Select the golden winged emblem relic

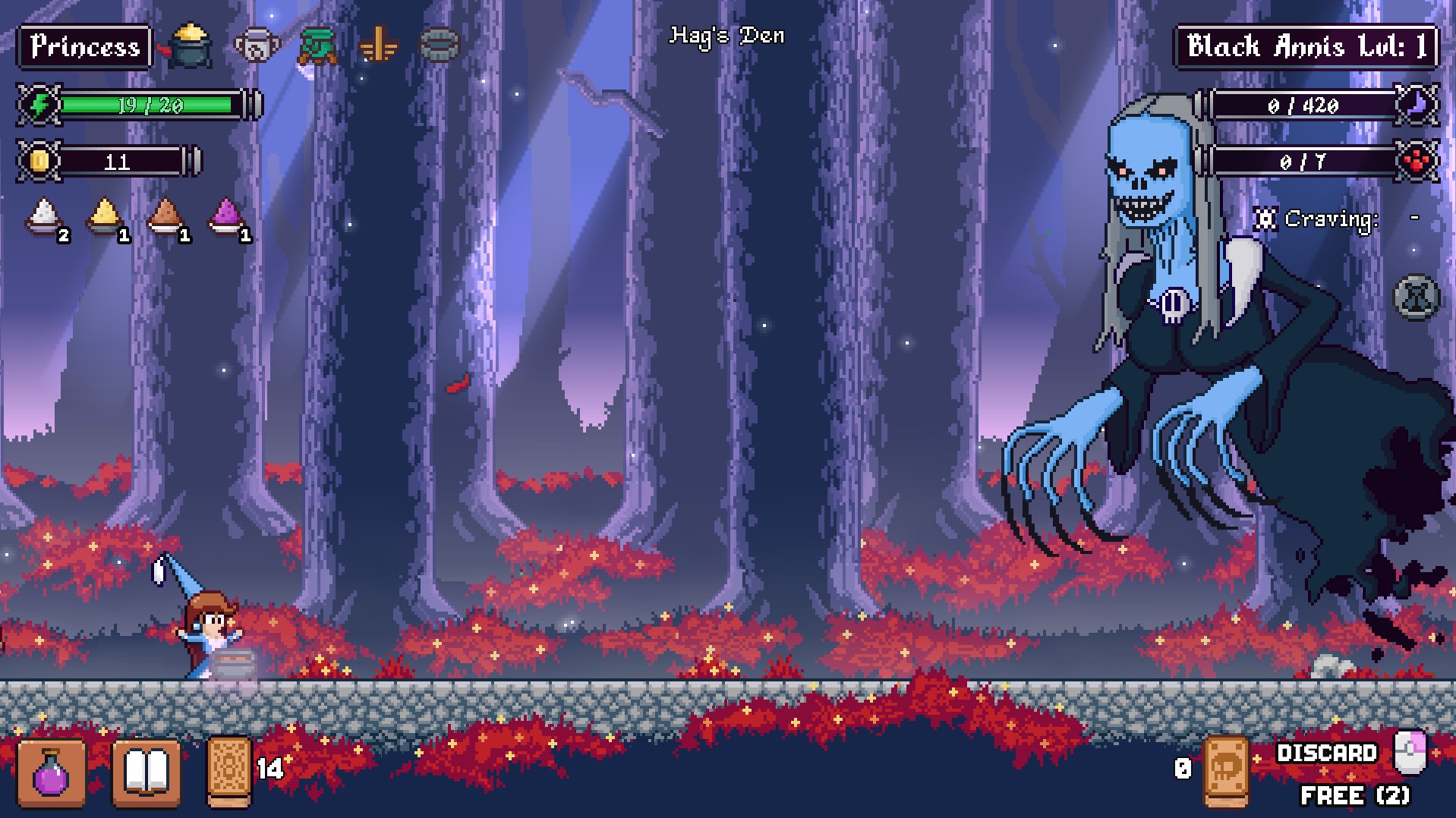click(x=378, y=46)
